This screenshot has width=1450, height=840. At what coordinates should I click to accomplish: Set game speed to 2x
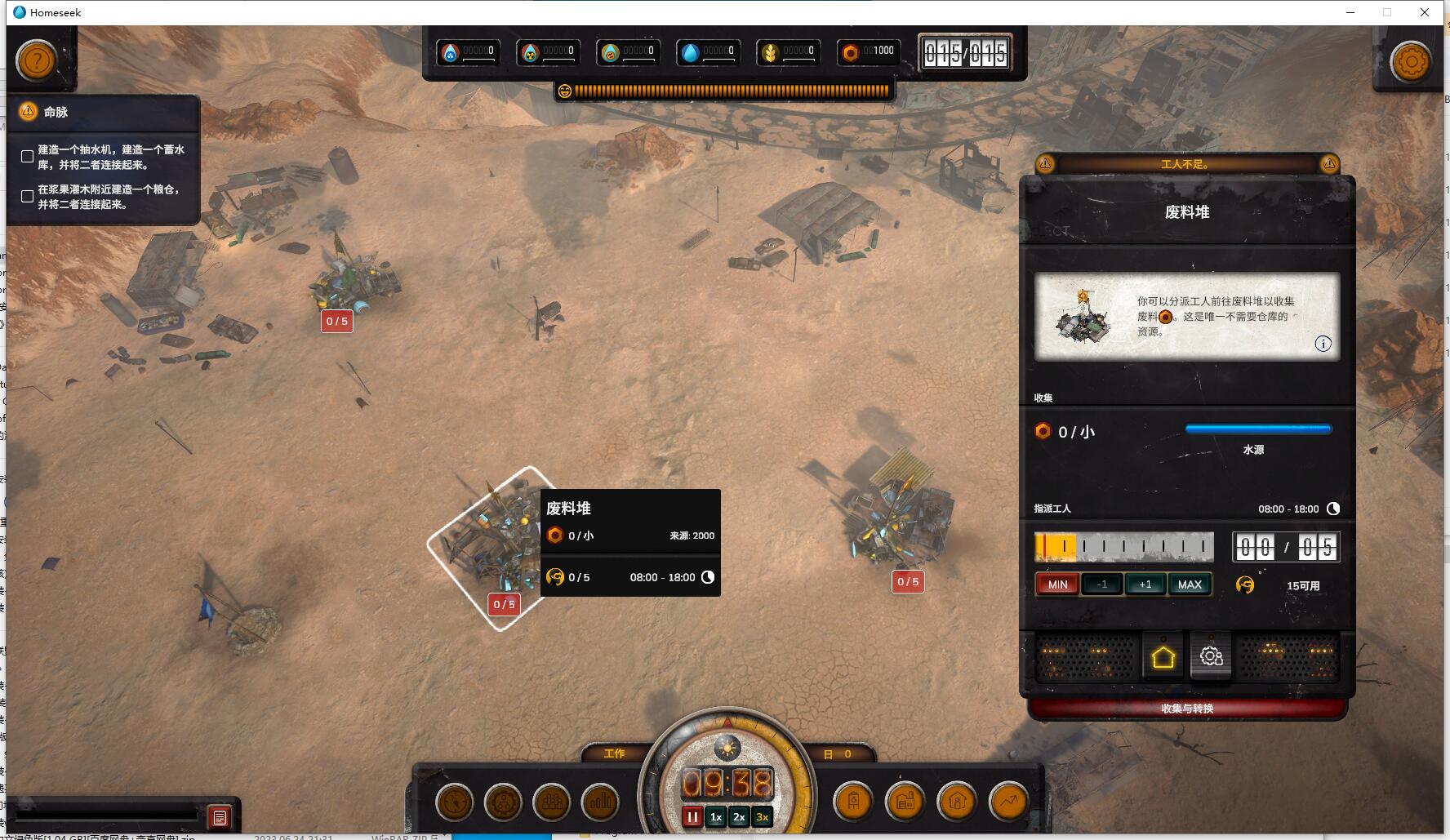click(739, 816)
